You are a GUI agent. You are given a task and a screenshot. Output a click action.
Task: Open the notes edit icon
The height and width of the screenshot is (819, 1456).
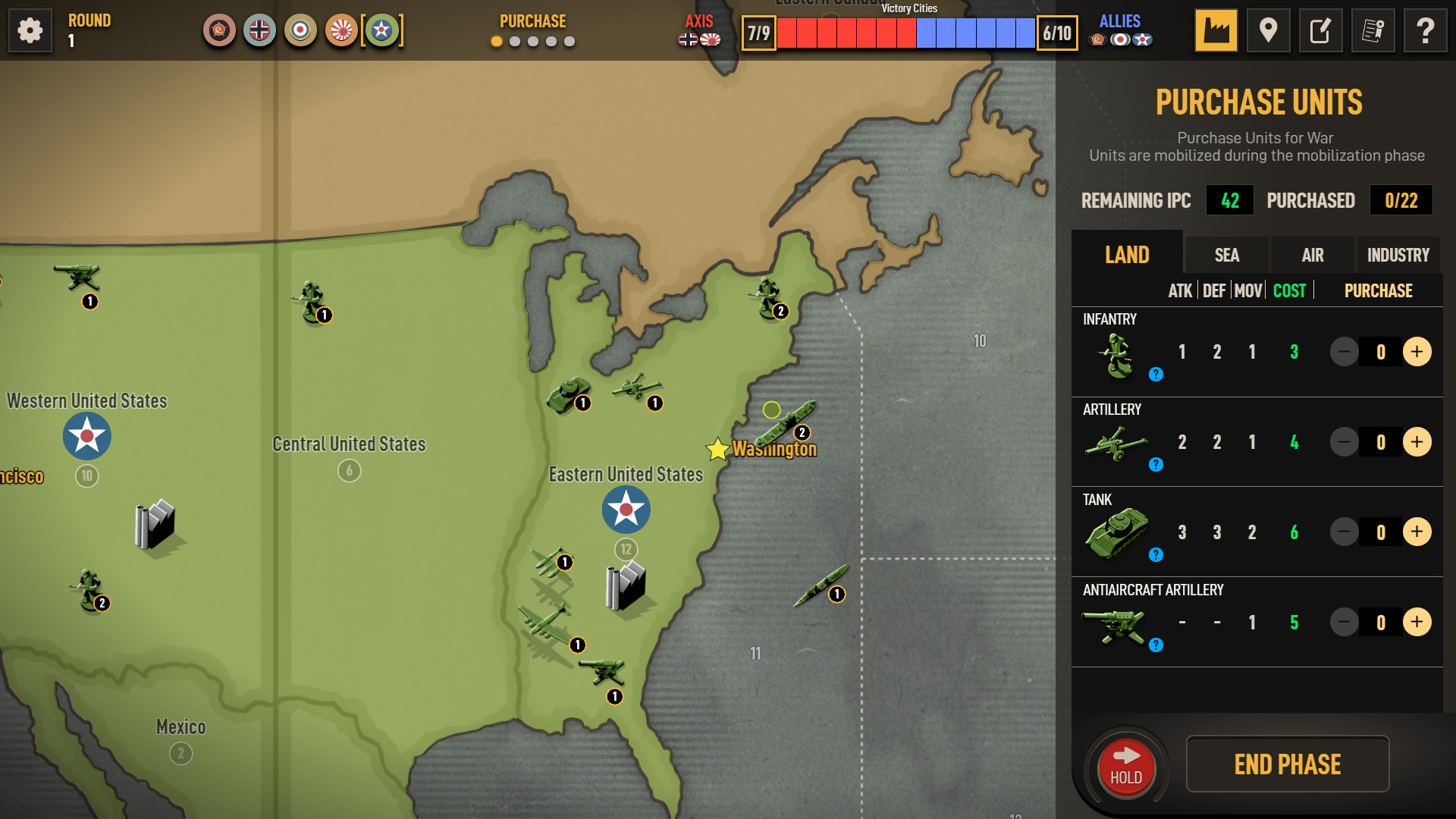pos(1321,30)
